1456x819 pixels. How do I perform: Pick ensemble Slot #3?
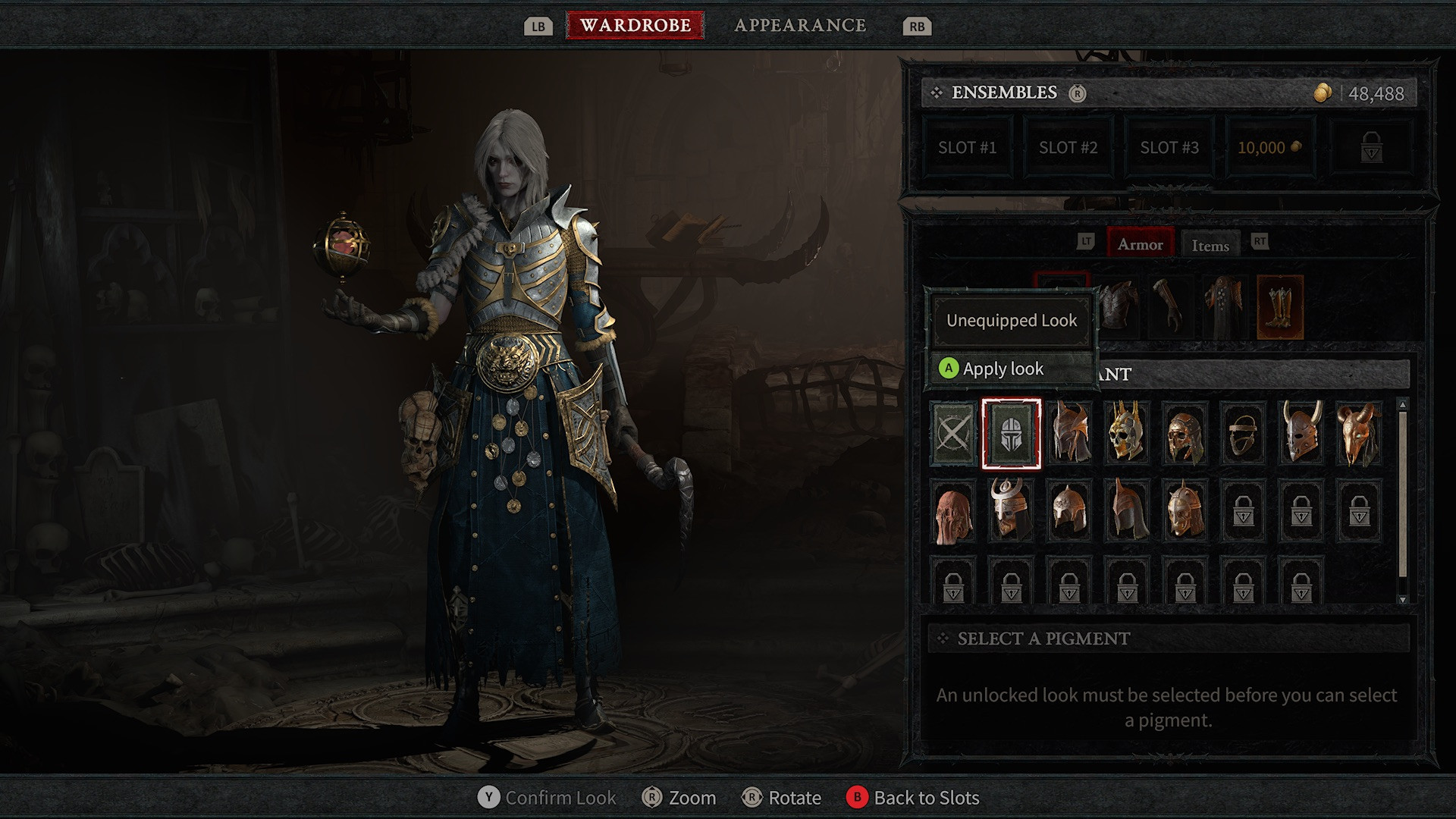[x=1169, y=148]
